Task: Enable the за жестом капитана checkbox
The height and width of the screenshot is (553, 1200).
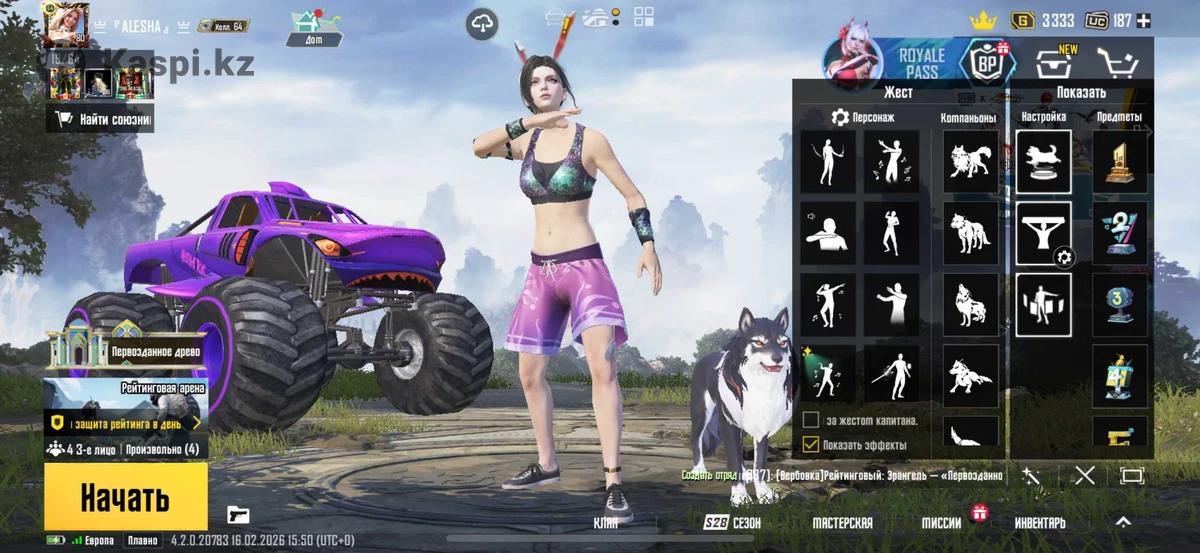Action: pos(811,420)
